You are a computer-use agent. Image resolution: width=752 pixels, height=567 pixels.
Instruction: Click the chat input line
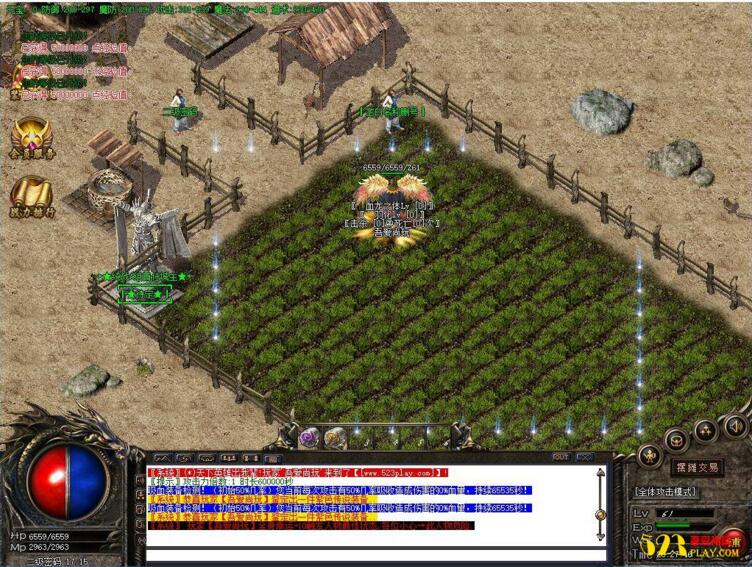pos(370,553)
